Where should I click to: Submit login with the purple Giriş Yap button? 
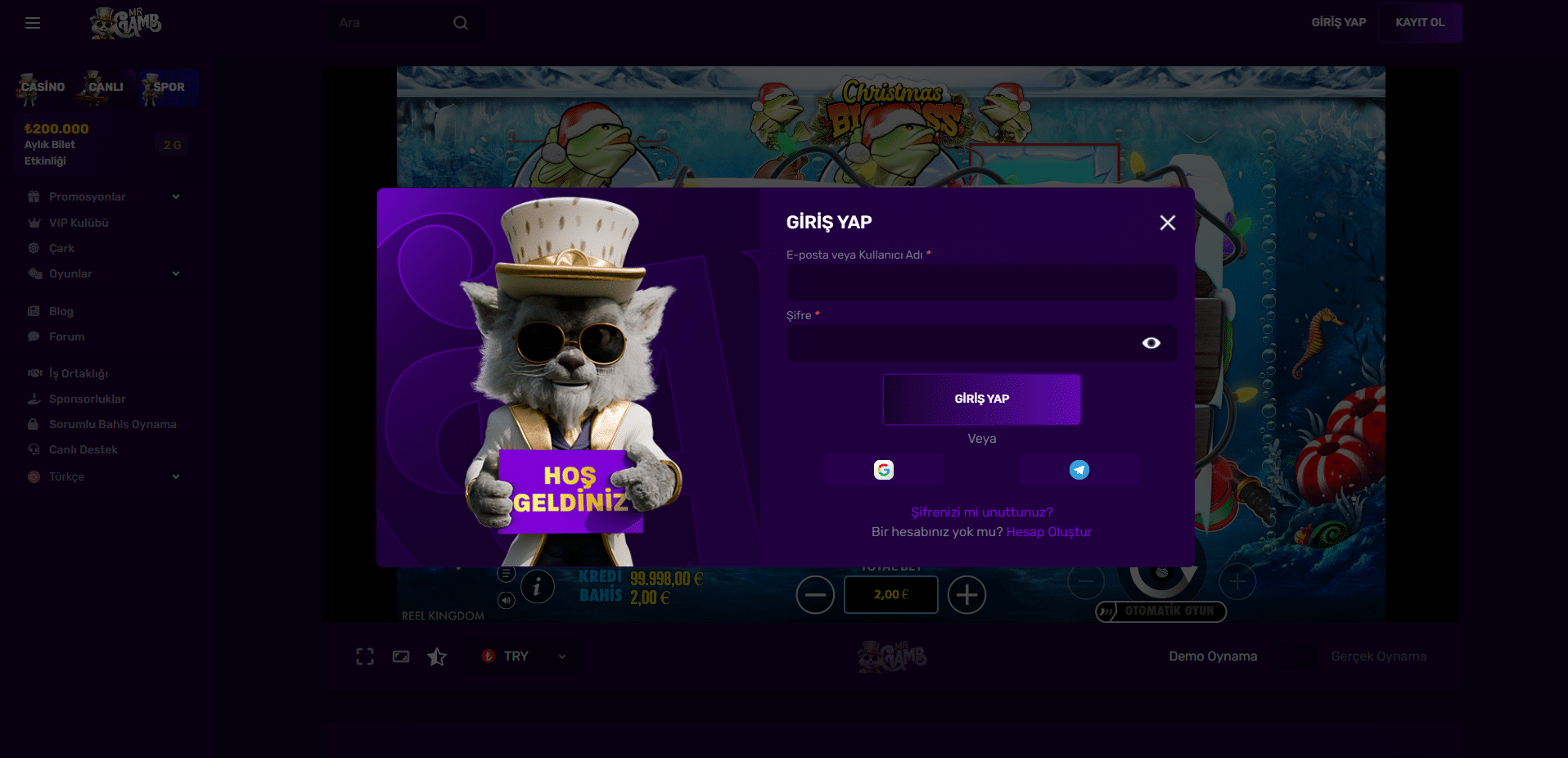(x=981, y=399)
